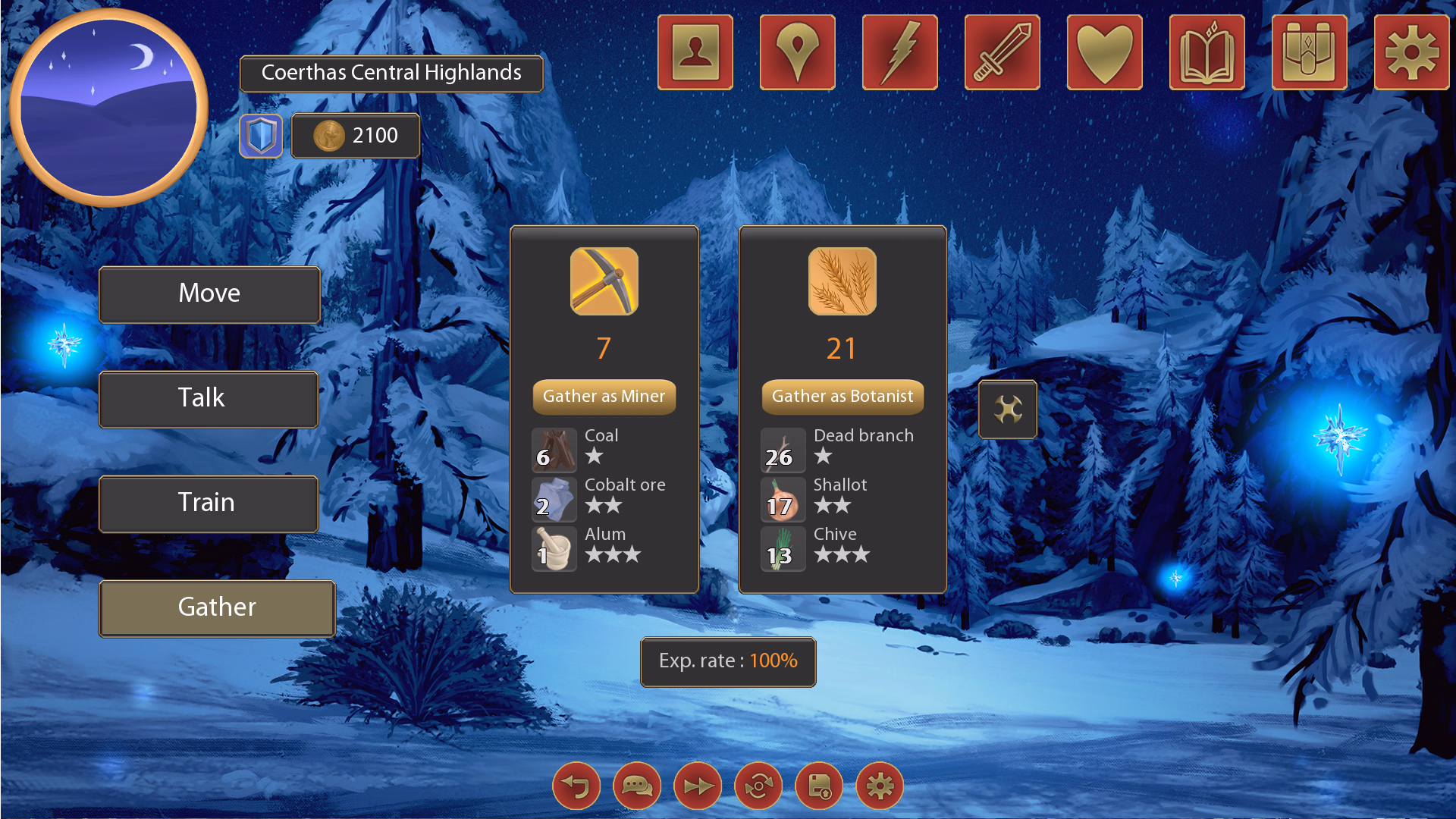This screenshot has height=819, width=1456.
Task: Select the Move action
Action: click(x=209, y=294)
